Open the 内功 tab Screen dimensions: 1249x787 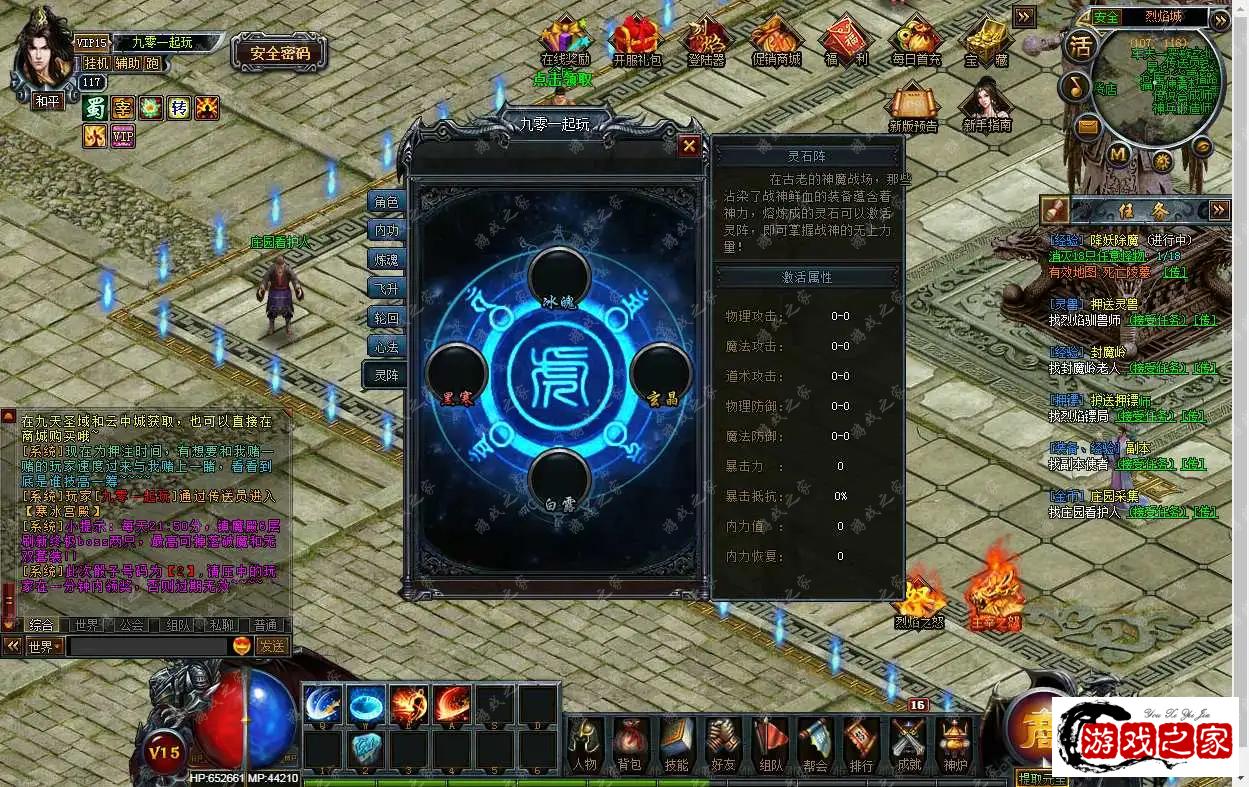(386, 231)
